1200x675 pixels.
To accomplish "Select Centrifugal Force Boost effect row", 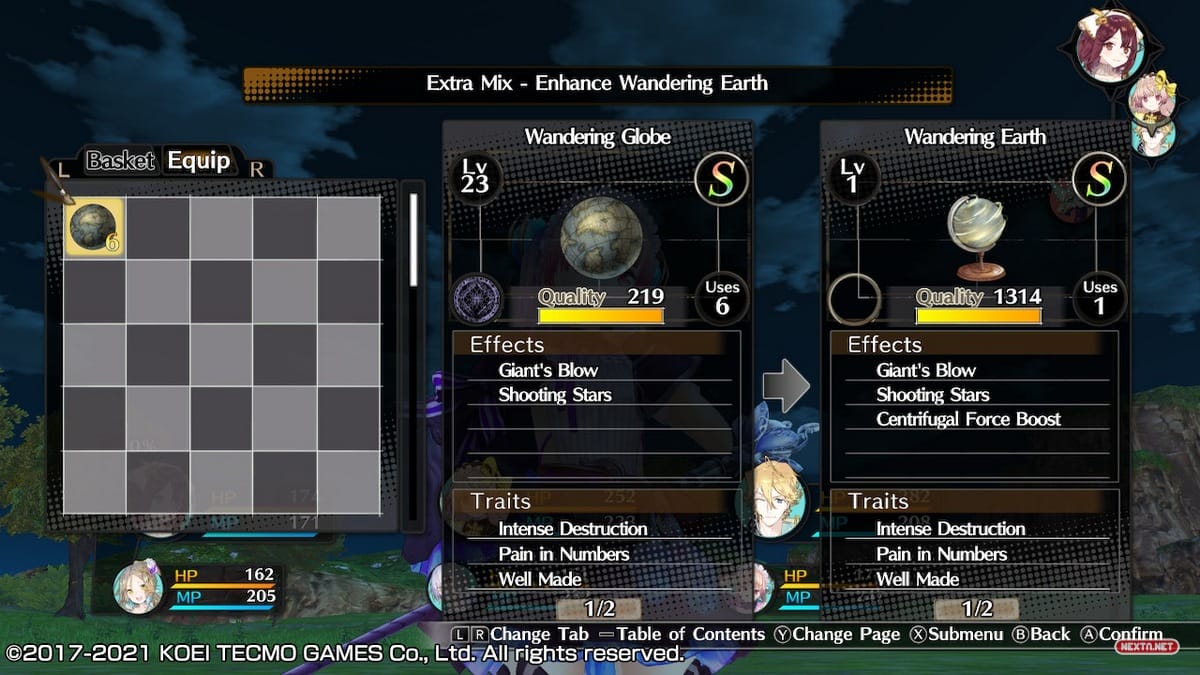I will tap(968, 419).
